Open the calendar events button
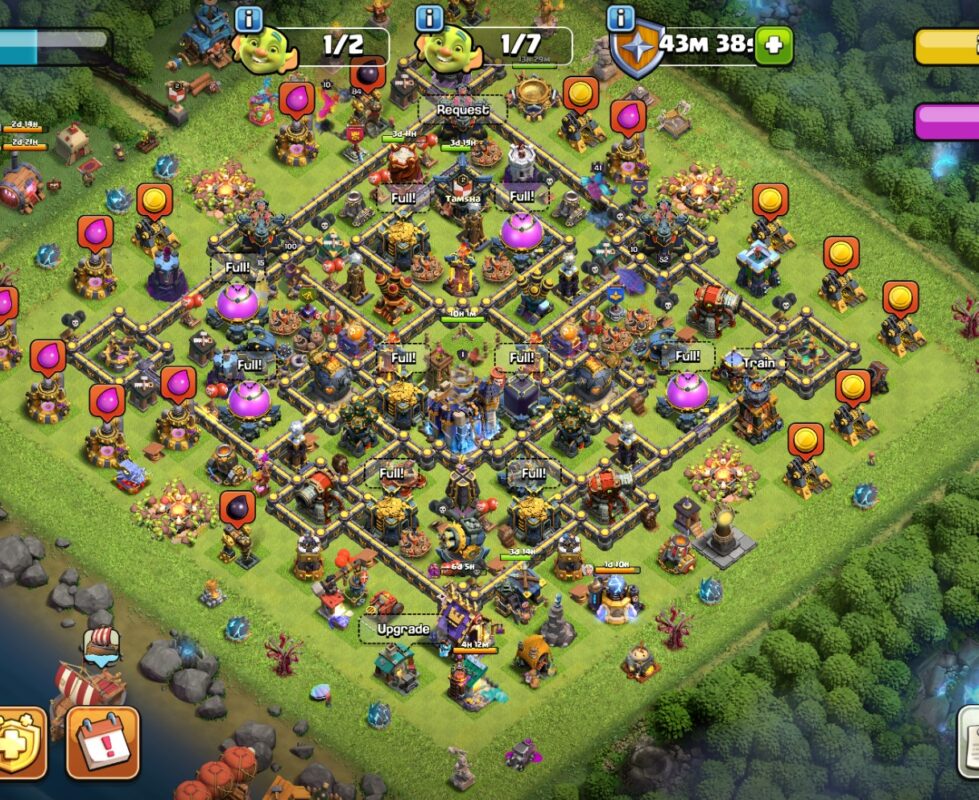 tap(103, 742)
